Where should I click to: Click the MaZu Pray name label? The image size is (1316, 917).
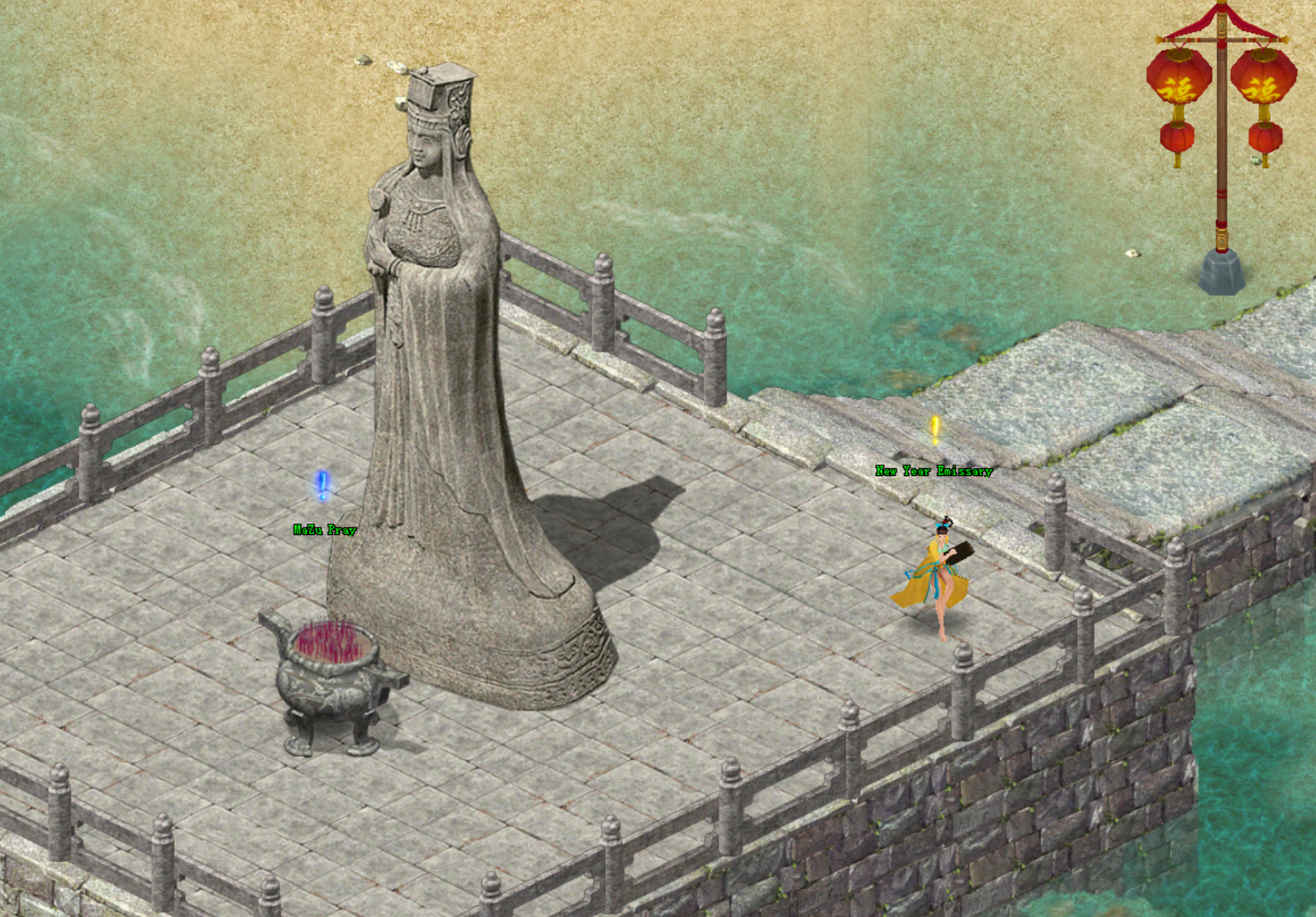[x=324, y=530]
